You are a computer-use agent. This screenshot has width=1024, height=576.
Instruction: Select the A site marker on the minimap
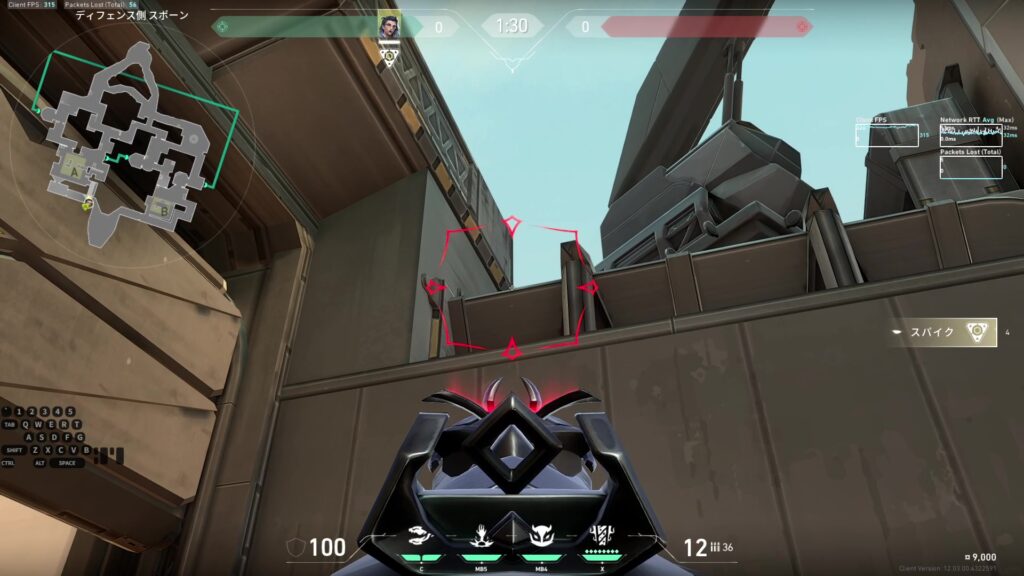coord(73,171)
